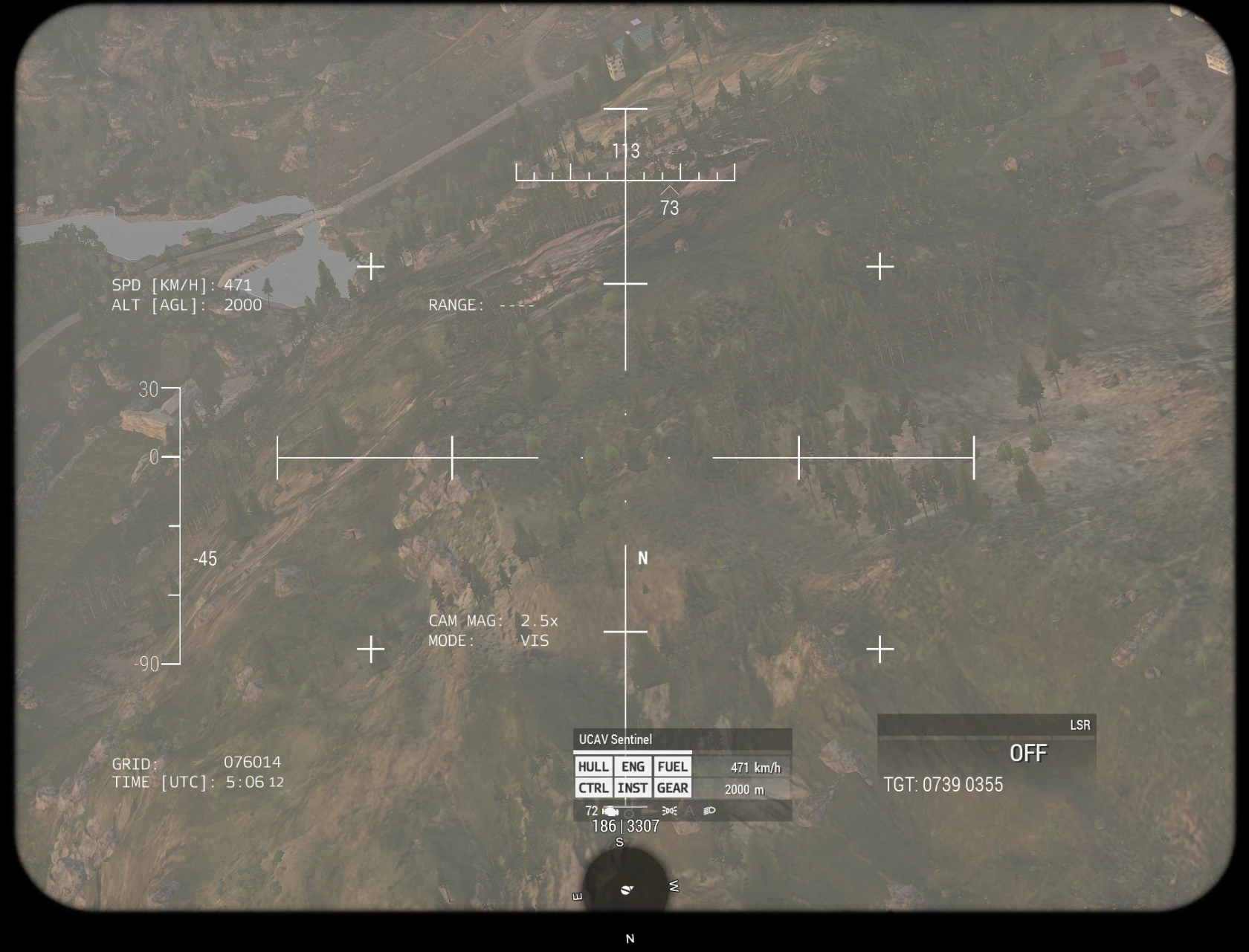Click the missile weapon icon
This screenshot has width=1249, height=952.
click(650, 811)
